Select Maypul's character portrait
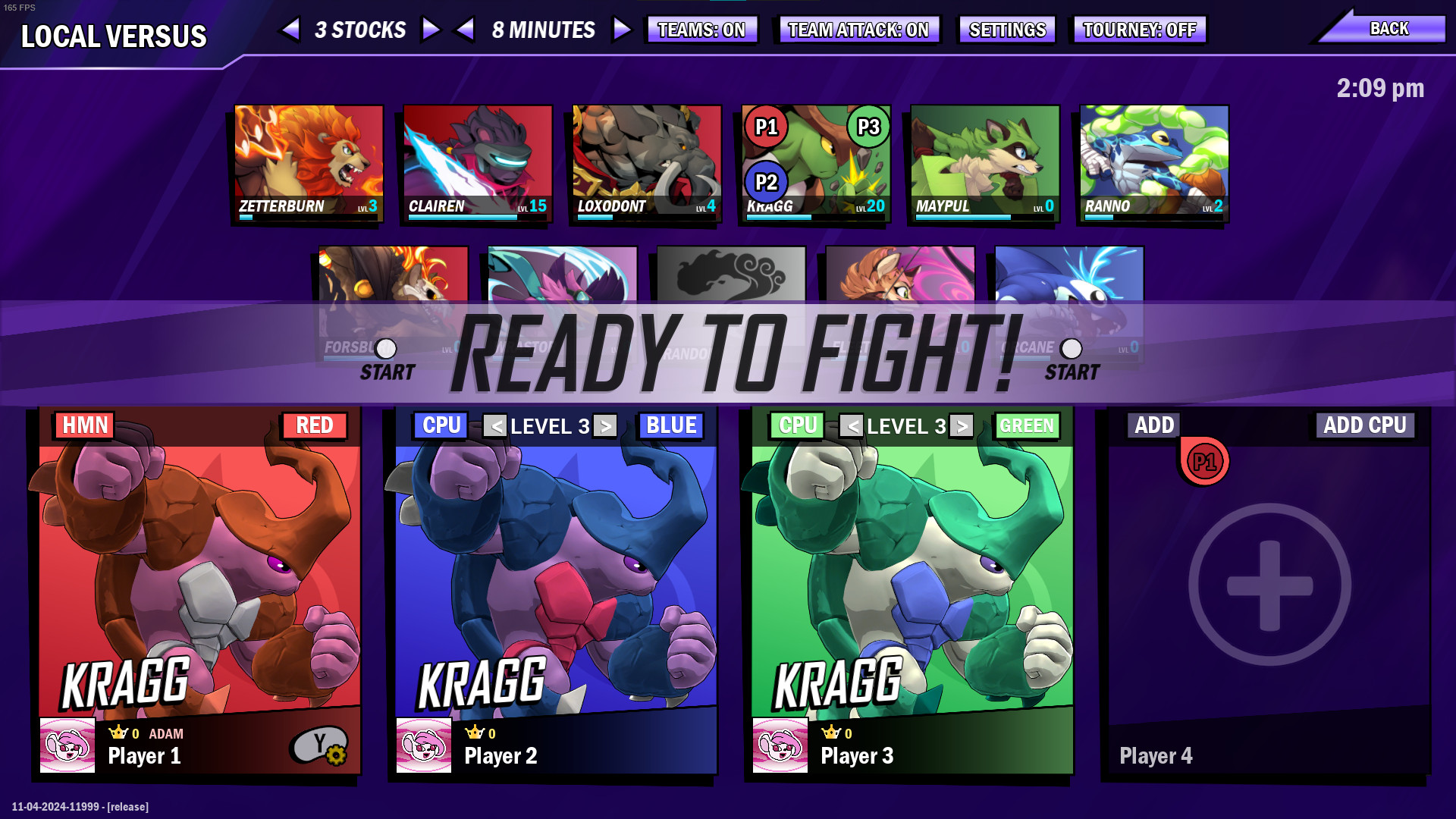 tap(984, 159)
